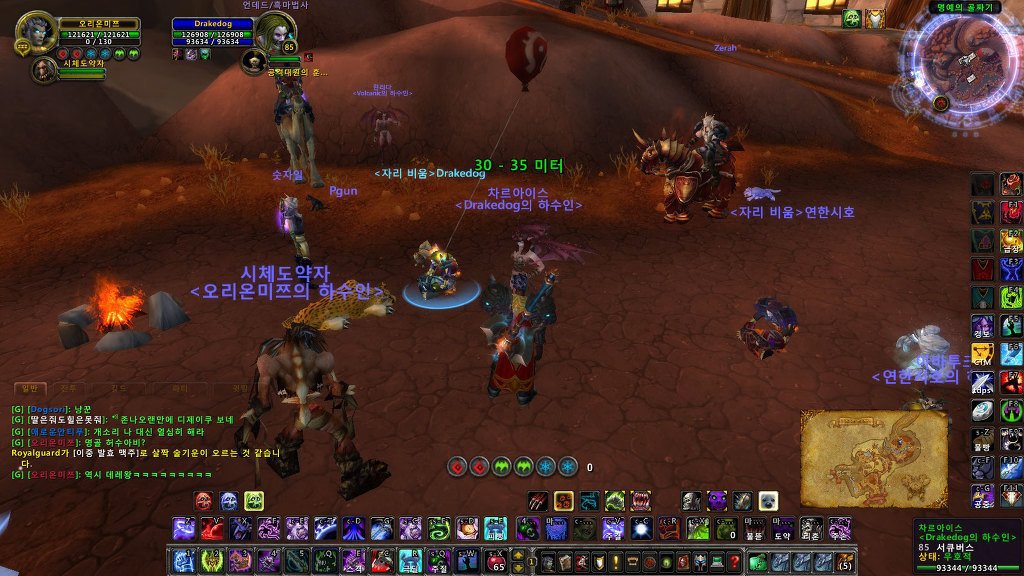Viewport: 1024px width, 576px height.
Task: Activate the green skull stance button
Action: [254, 499]
